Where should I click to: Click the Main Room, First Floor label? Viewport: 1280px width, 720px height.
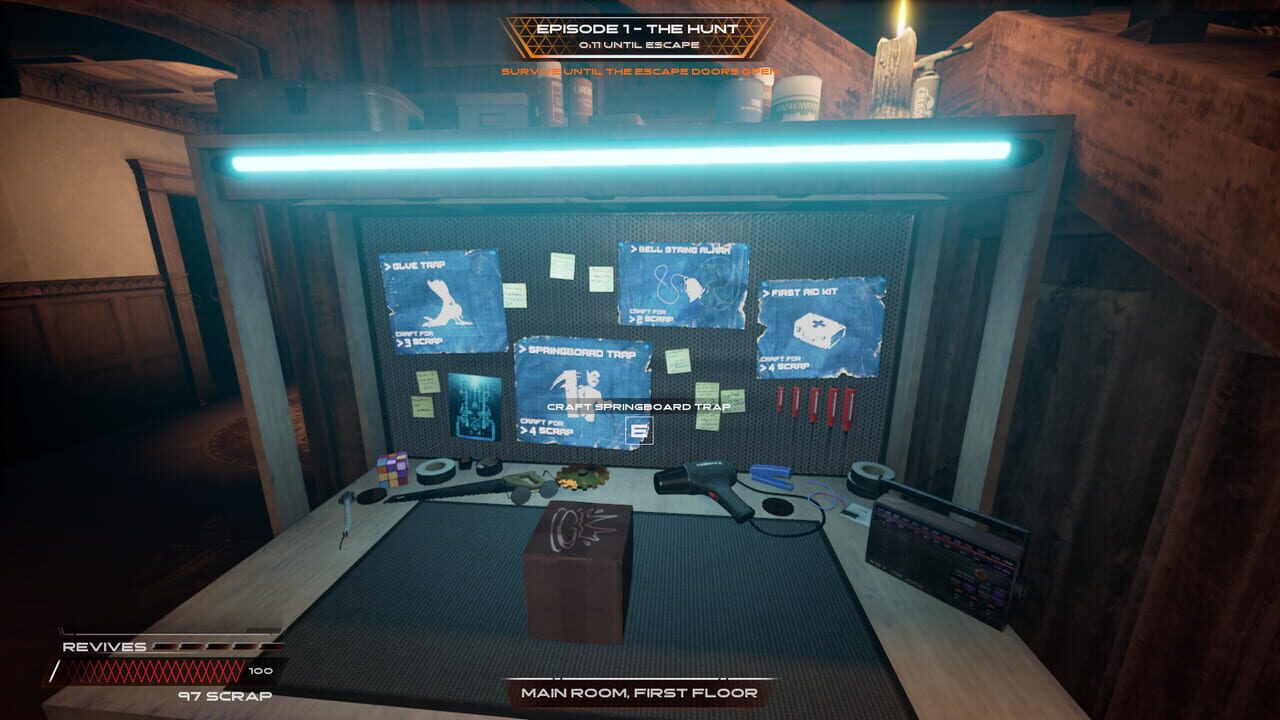(x=637, y=692)
